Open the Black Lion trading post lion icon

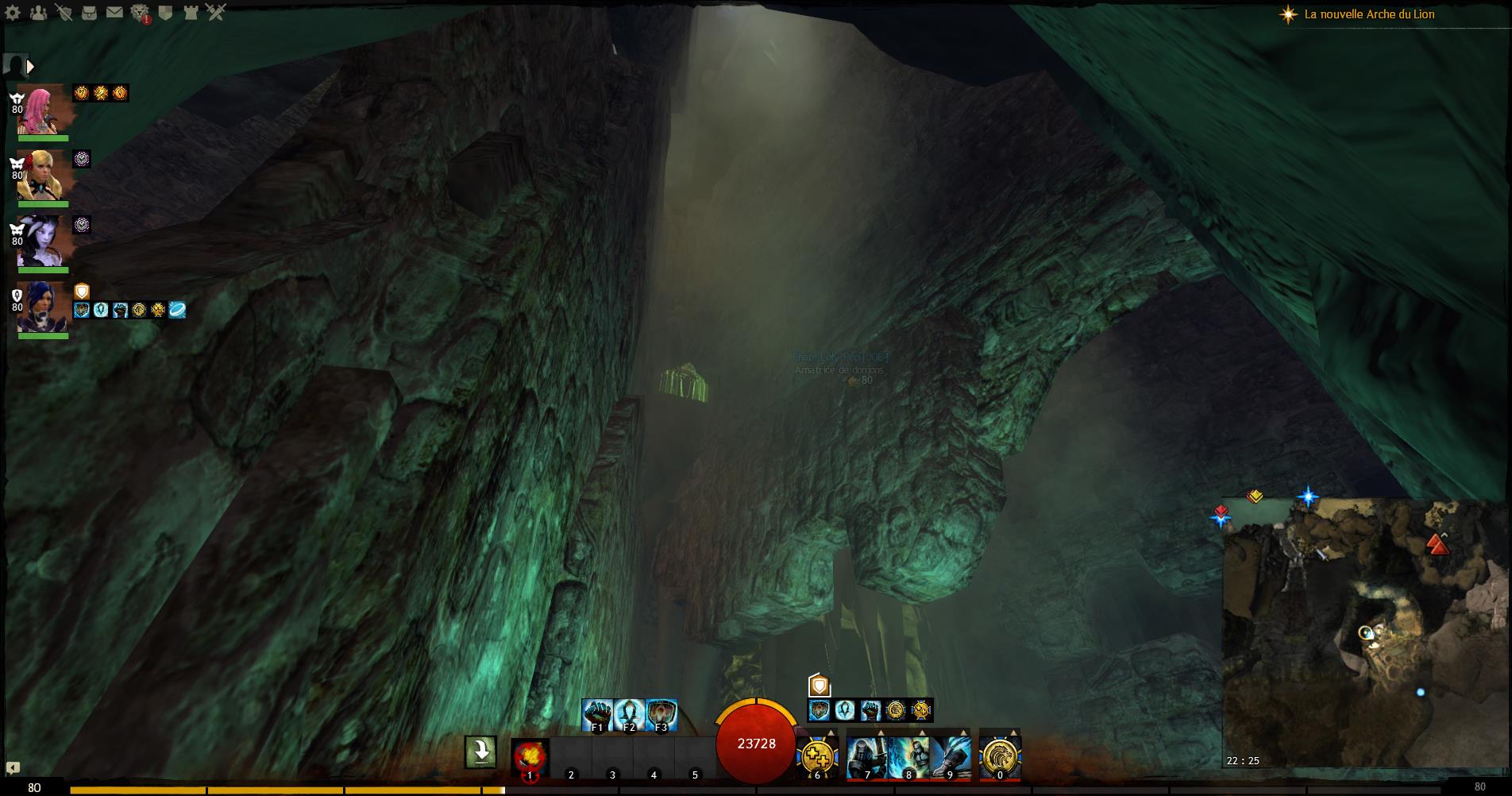tap(140, 13)
